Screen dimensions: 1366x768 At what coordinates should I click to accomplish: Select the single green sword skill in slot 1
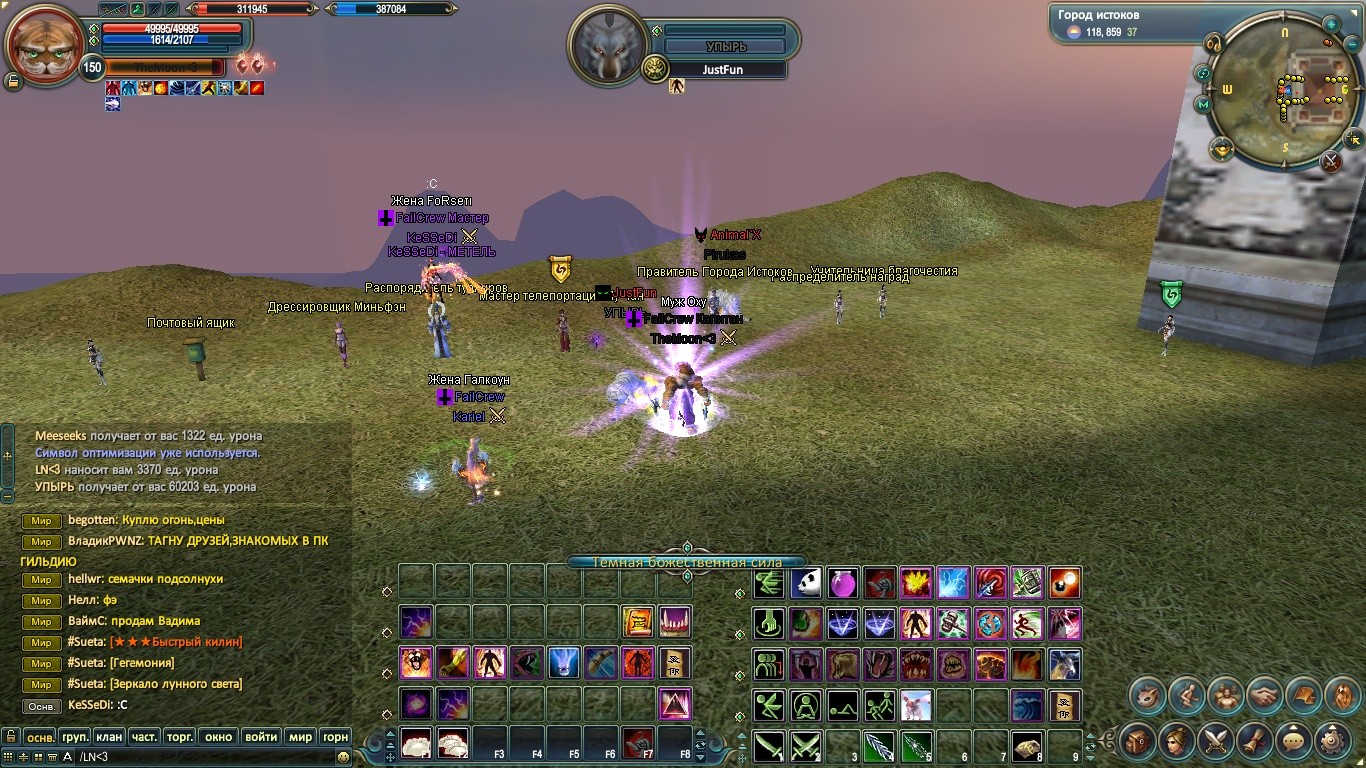[x=769, y=745]
